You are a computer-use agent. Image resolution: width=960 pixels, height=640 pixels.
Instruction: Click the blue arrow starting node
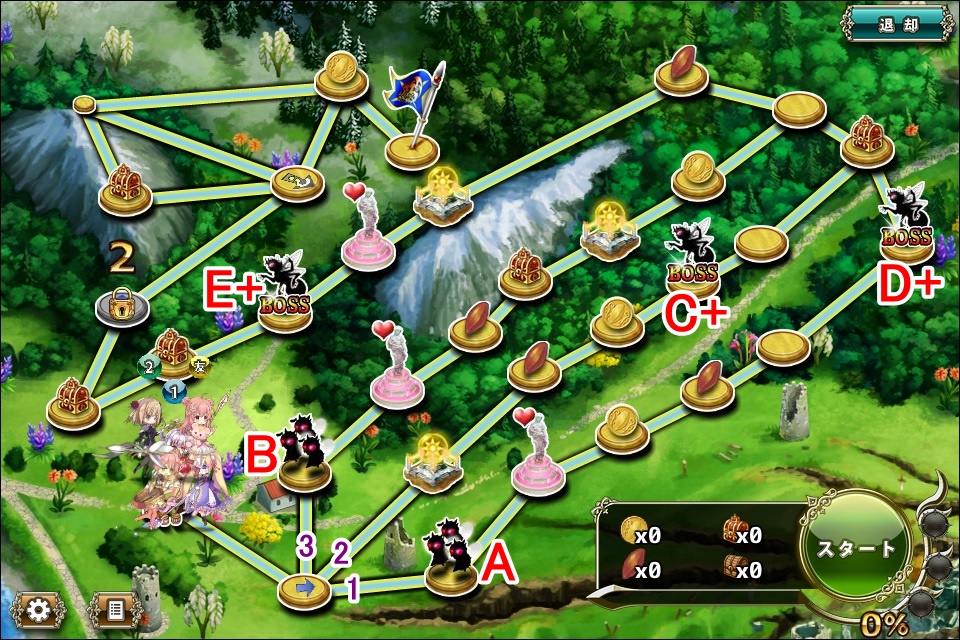point(304,589)
